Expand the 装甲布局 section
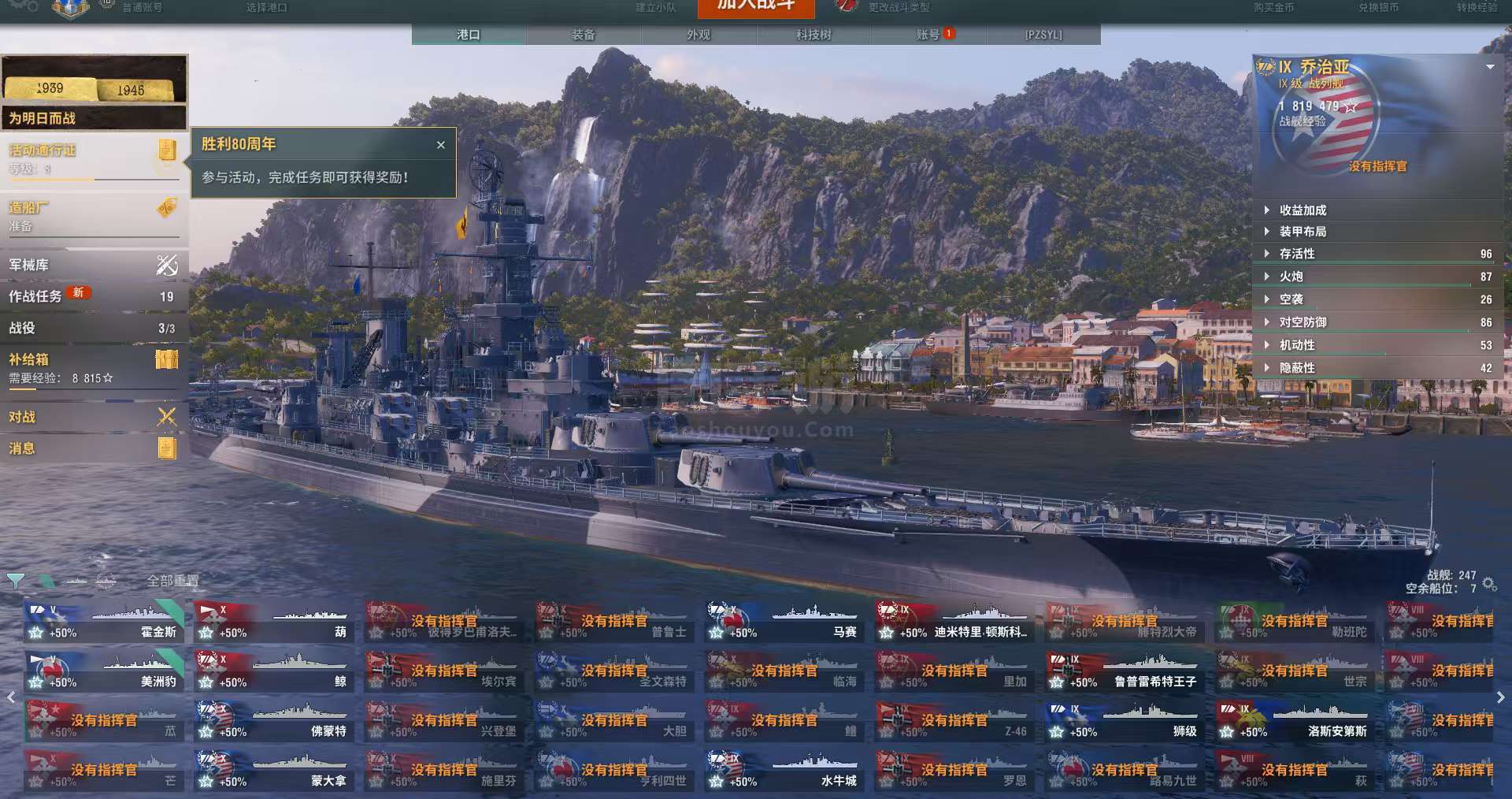This screenshot has width=1512, height=799. [x=1303, y=232]
